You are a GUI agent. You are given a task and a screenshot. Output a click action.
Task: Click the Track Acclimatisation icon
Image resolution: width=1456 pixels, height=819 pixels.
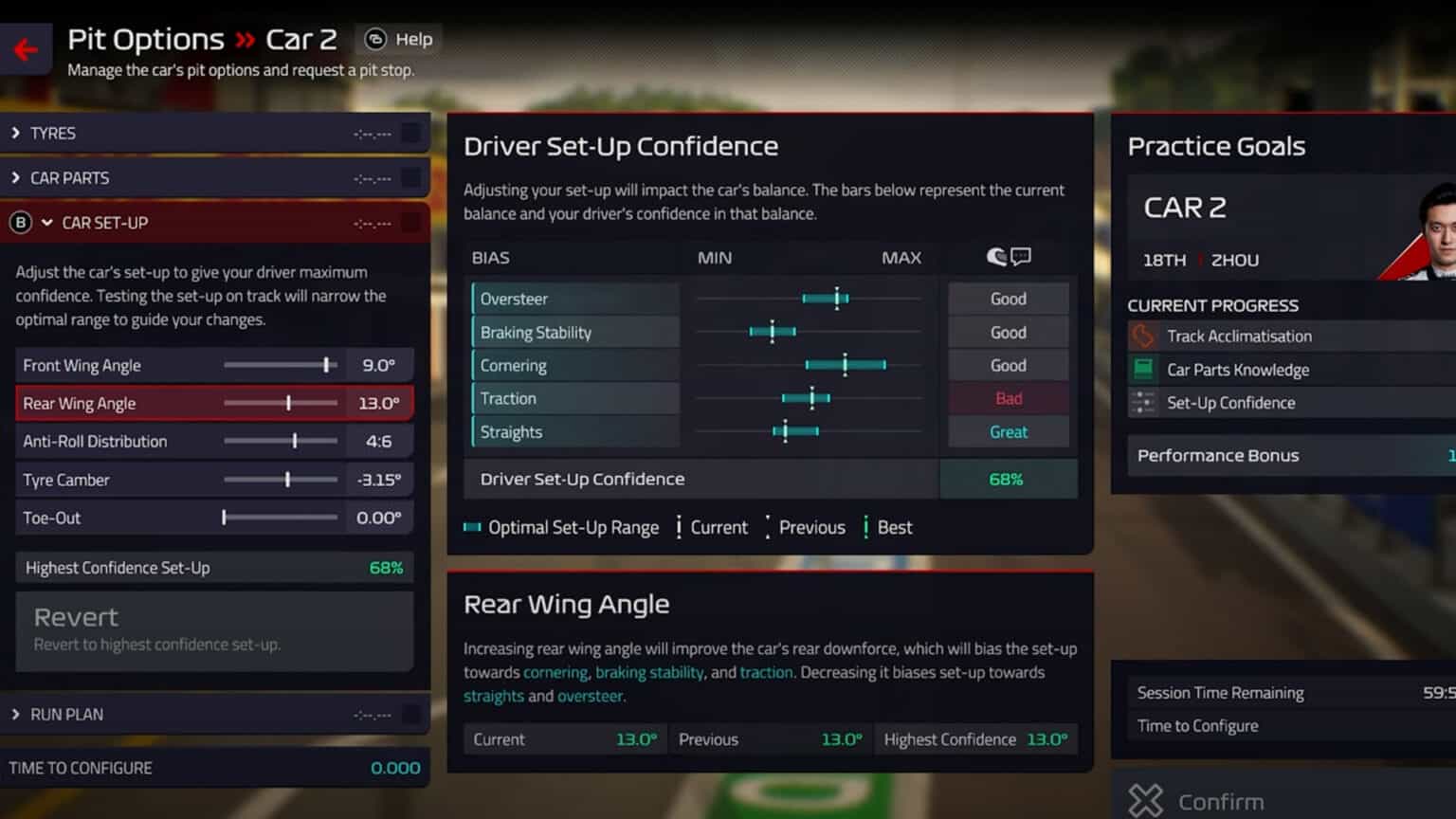(1143, 336)
